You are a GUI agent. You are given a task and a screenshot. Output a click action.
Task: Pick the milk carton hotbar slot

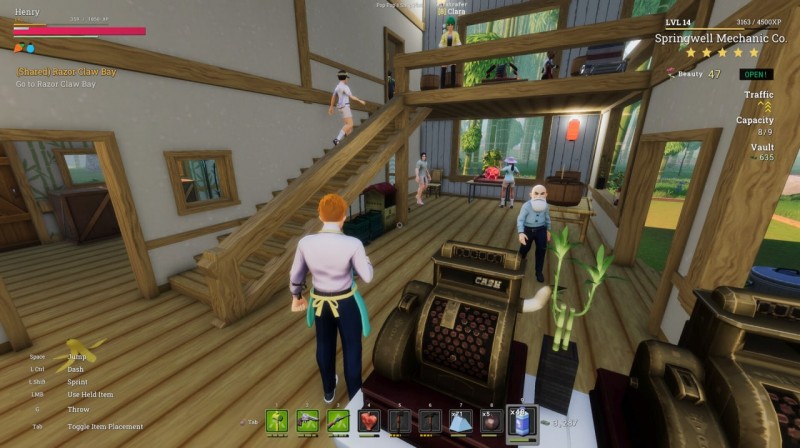[x=521, y=421]
